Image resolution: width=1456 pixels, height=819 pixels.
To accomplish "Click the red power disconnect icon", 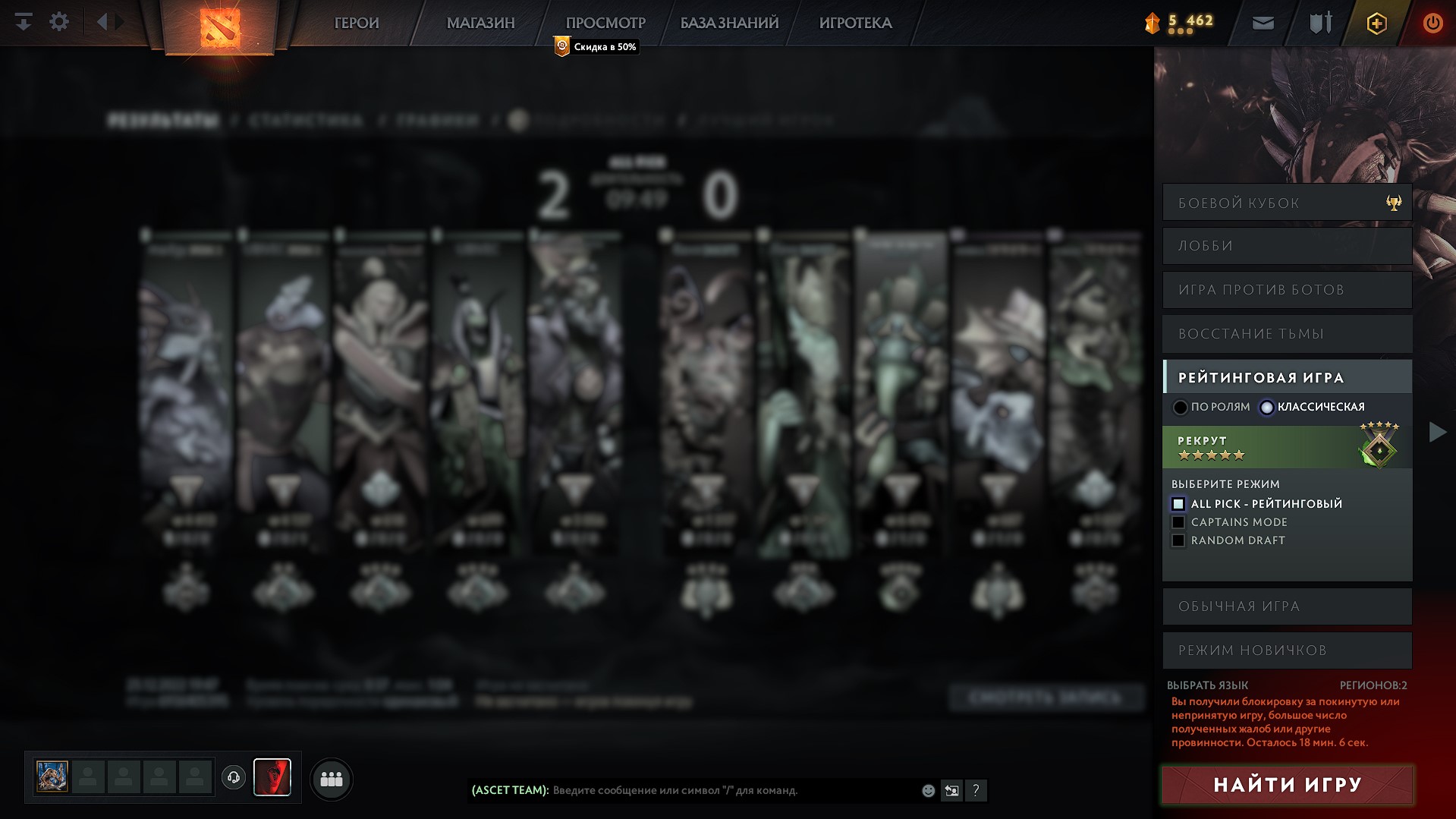I will tap(1432, 23).
